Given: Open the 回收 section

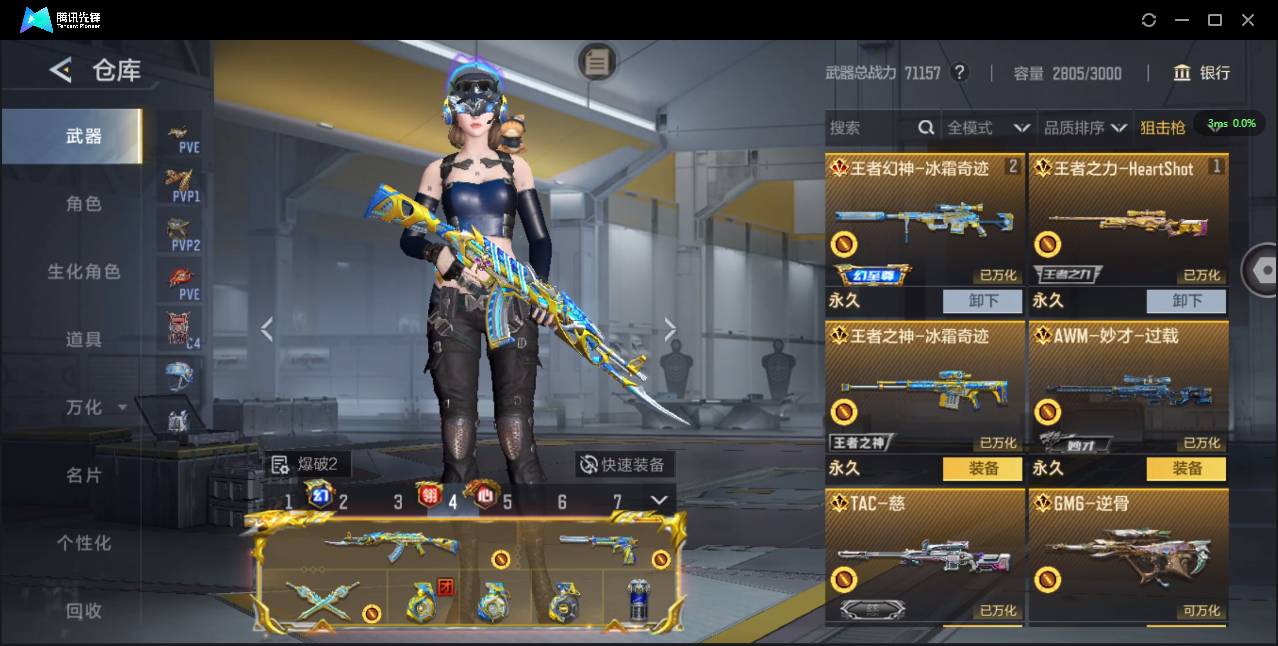Looking at the screenshot, I should point(84,610).
